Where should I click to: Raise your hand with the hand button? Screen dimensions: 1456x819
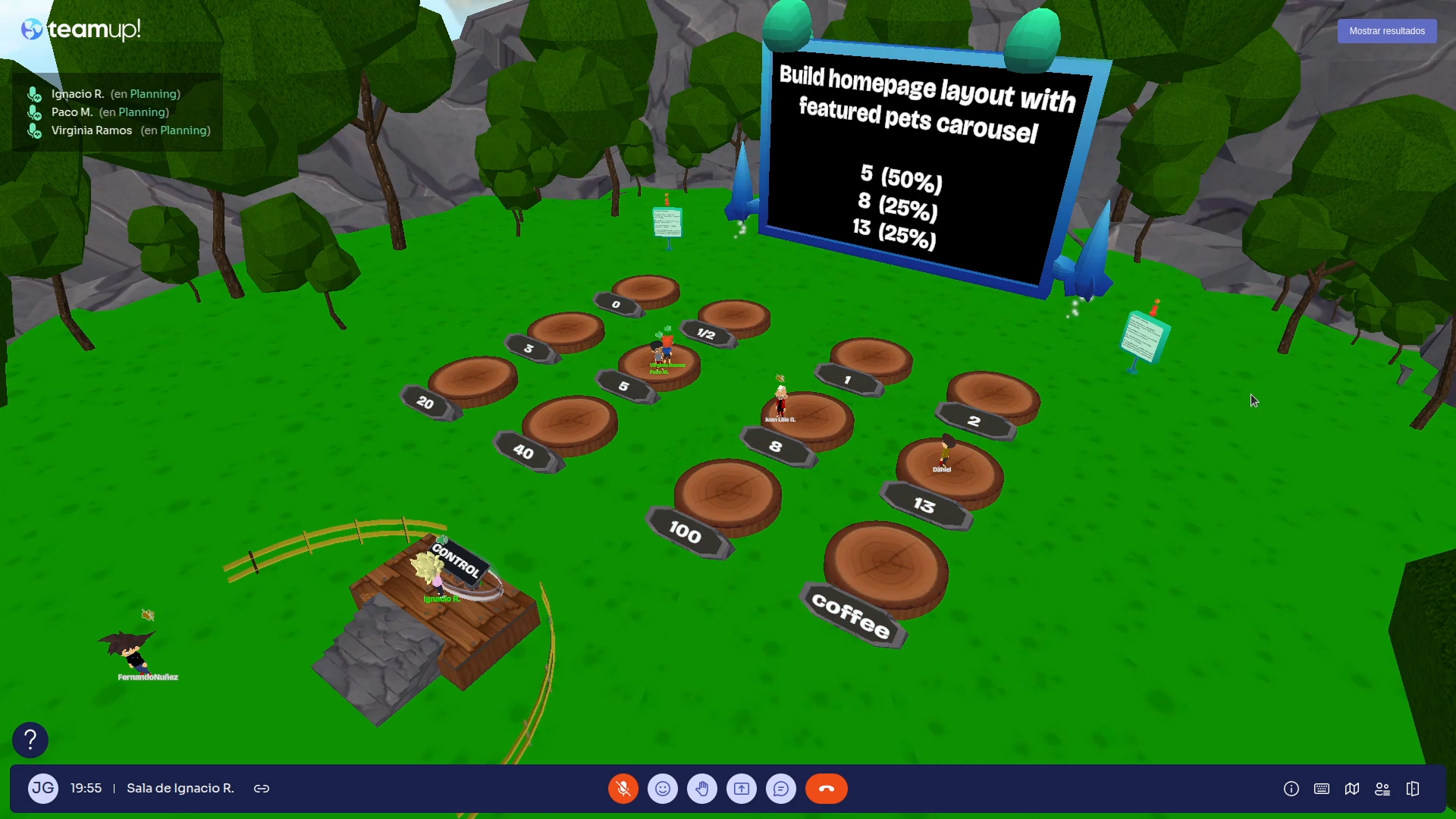coord(702,789)
